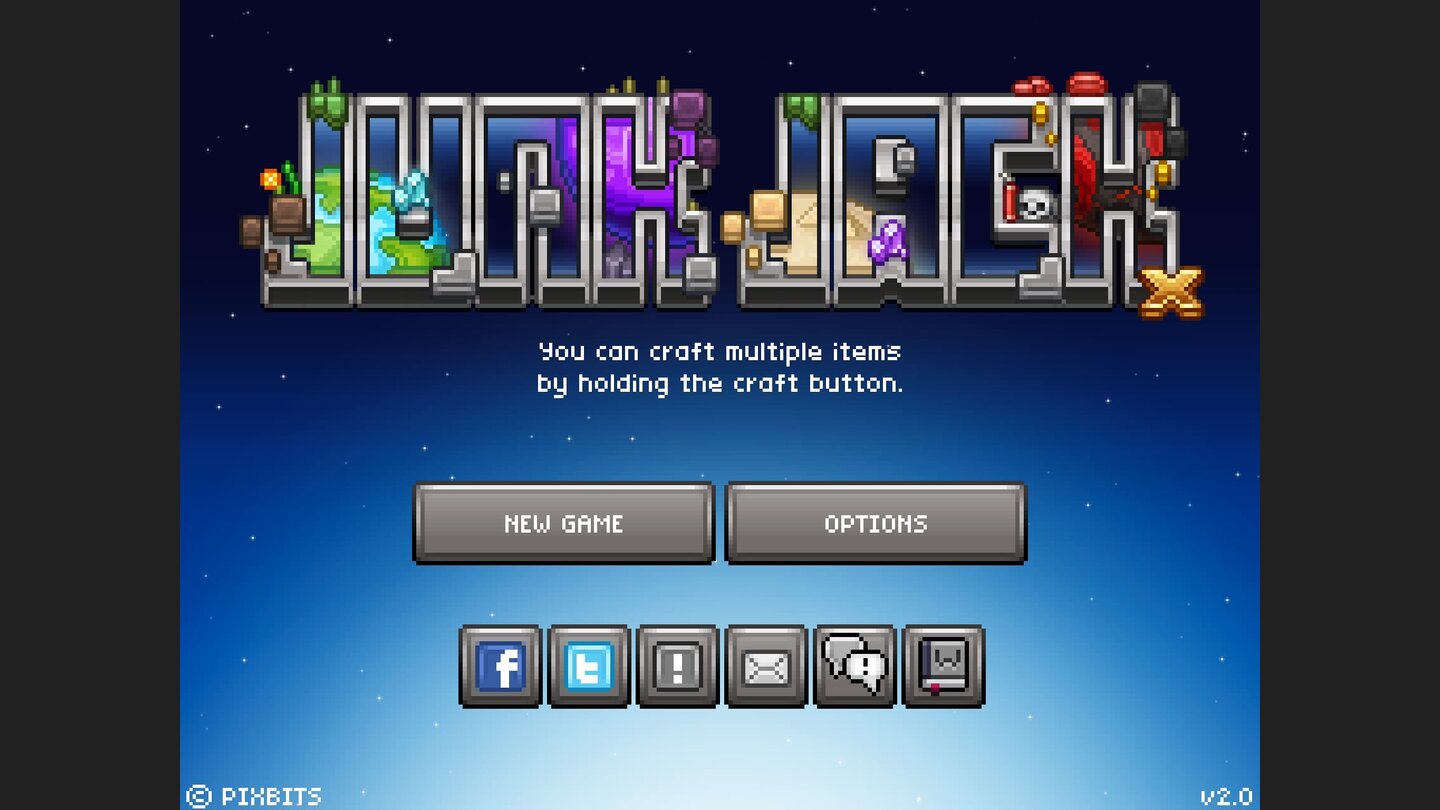The height and width of the screenshot is (810, 1440).
Task: Contact the developers via the envelope icon
Action: click(765, 664)
